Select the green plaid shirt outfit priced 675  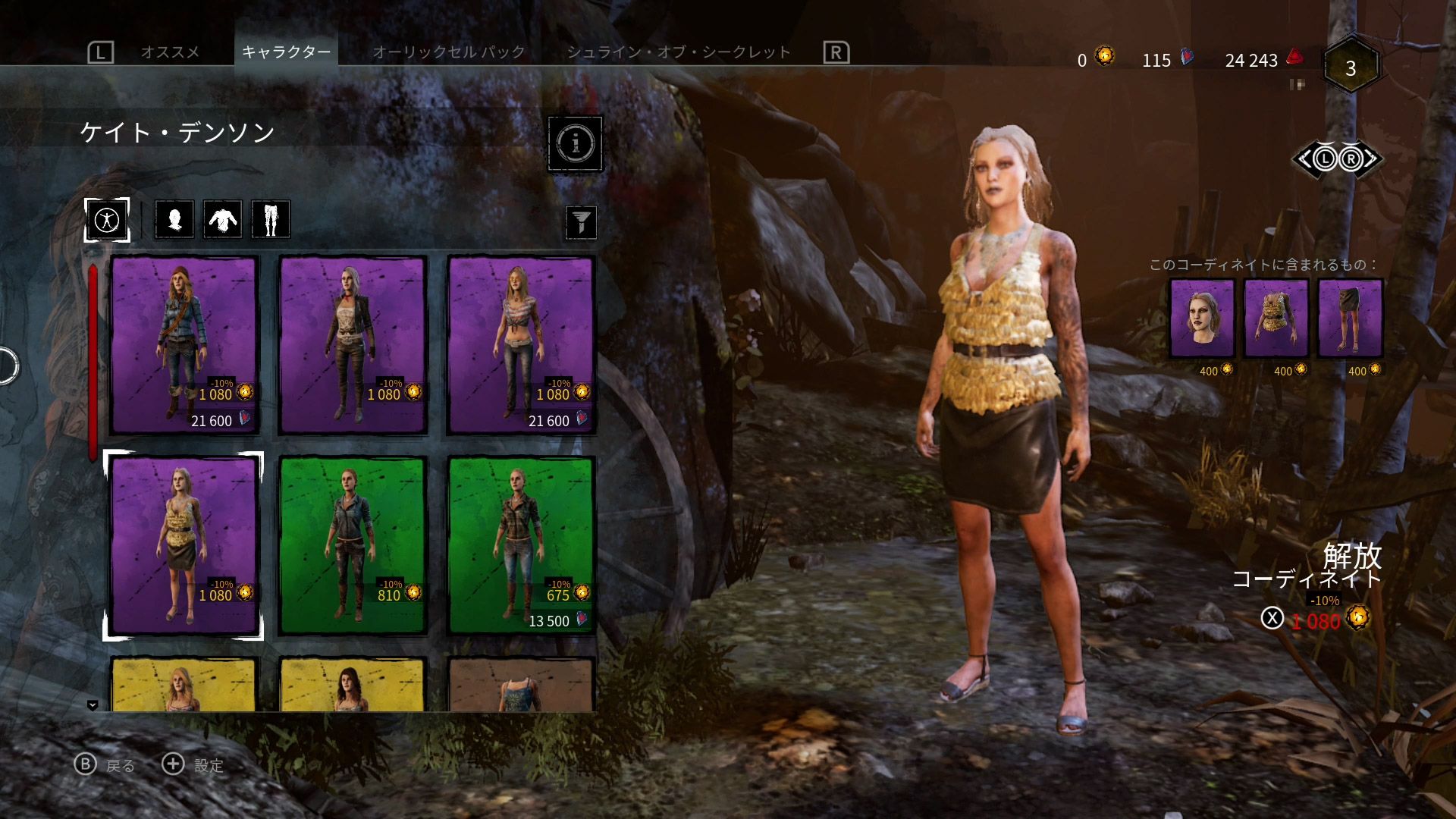(x=521, y=545)
